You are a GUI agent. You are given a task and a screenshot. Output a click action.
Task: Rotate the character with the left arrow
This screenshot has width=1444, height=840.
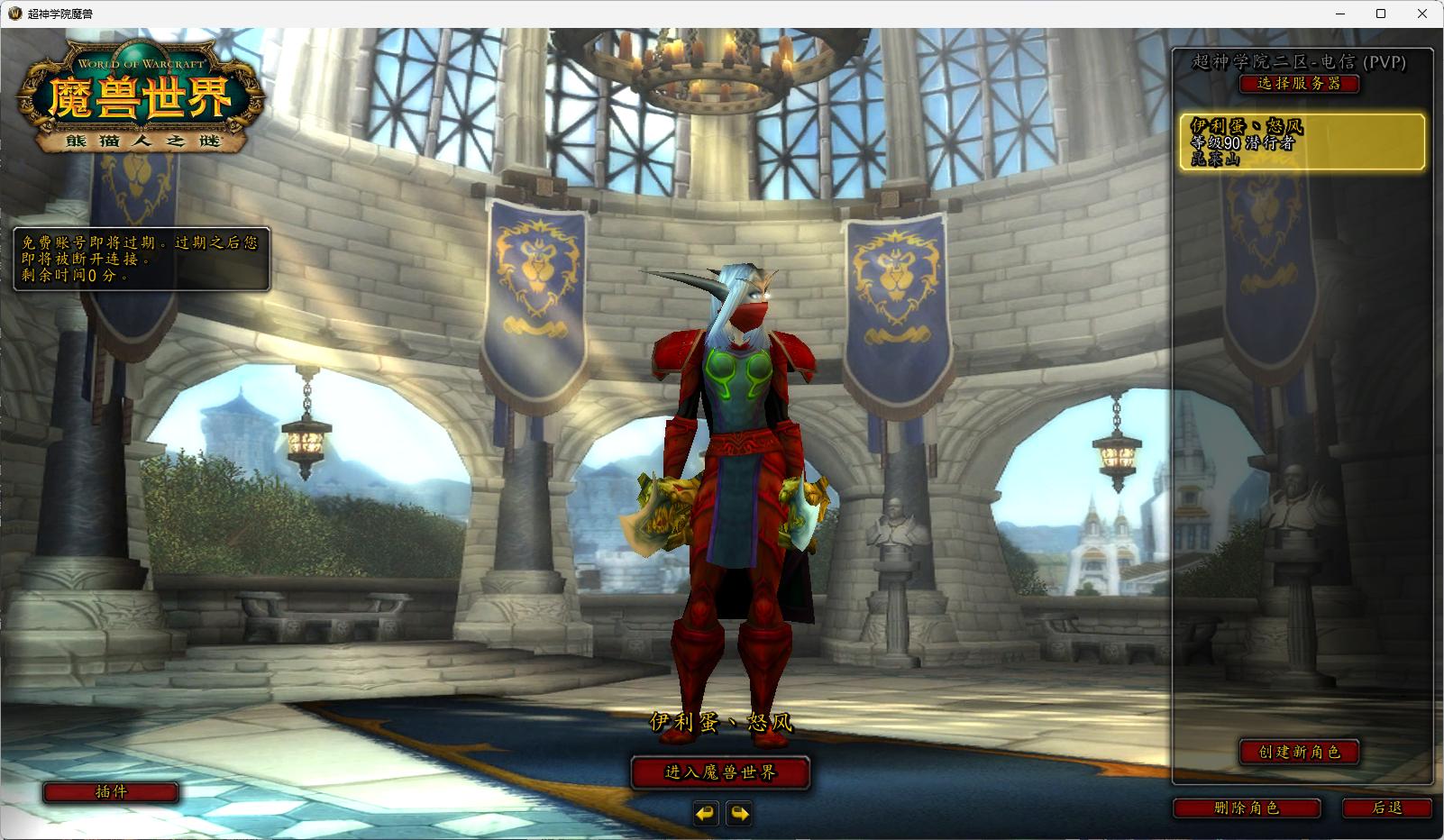705,814
